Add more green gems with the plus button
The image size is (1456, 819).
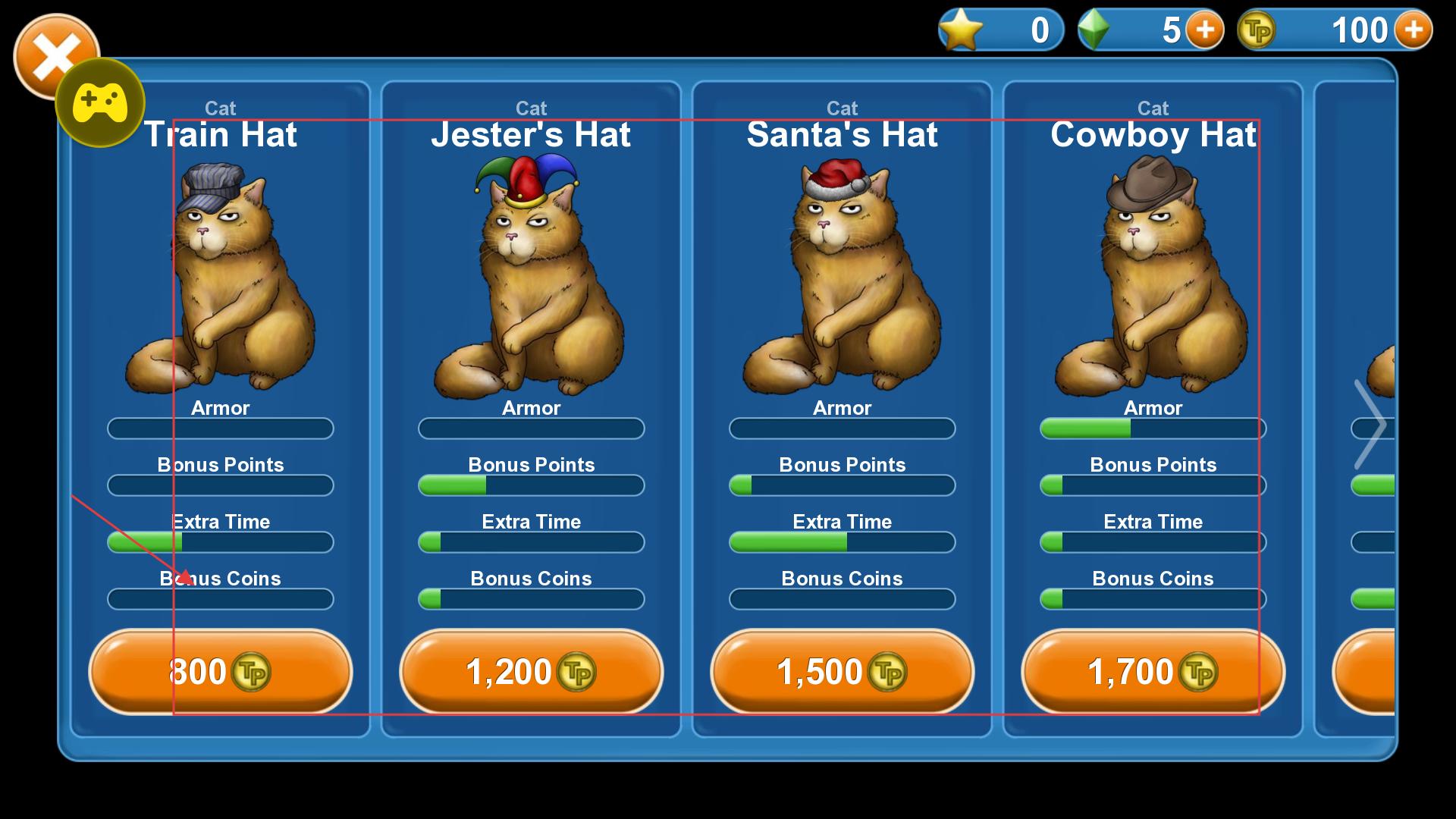point(1204,30)
